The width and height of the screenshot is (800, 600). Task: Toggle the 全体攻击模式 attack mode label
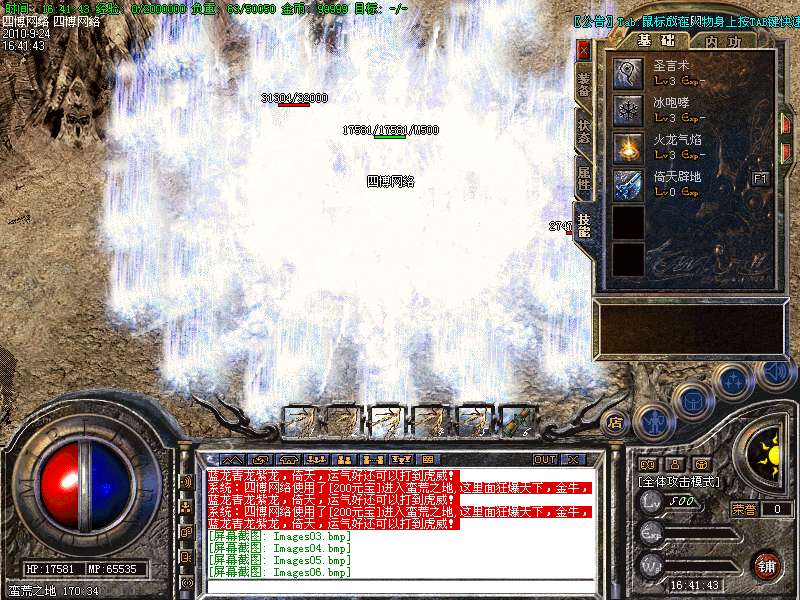(677, 481)
